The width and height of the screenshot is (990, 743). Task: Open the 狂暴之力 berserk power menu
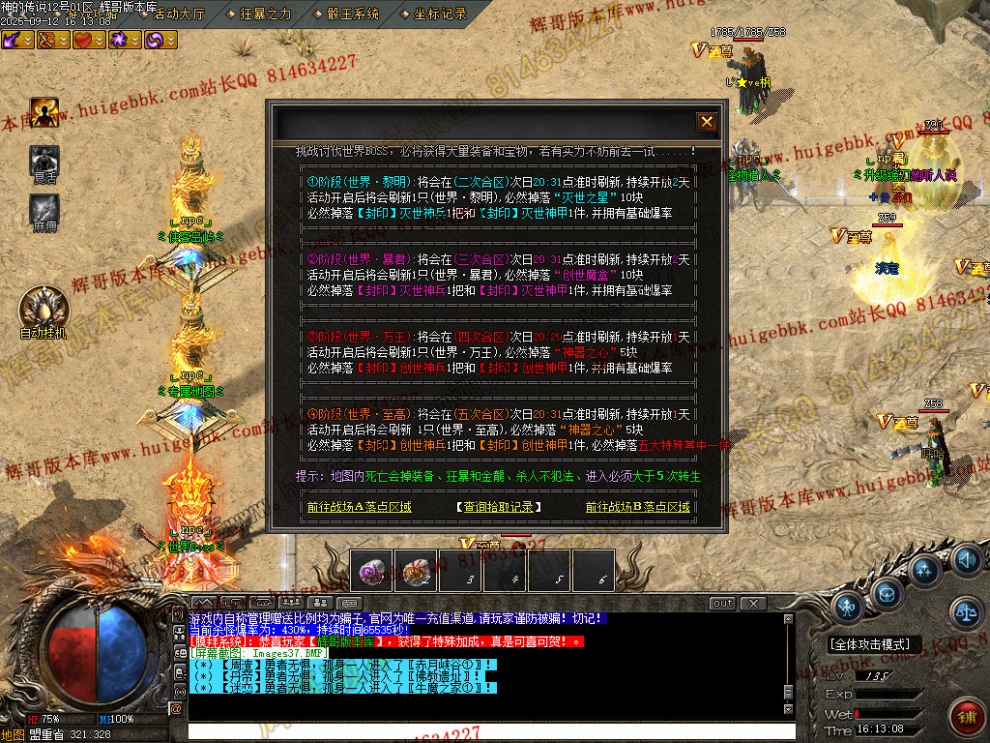[x=266, y=14]
